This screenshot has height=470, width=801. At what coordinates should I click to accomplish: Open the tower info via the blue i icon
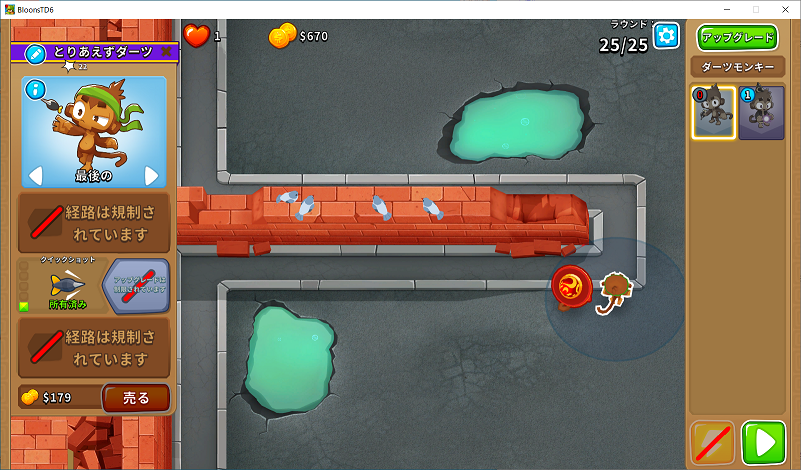click(38, 90)
